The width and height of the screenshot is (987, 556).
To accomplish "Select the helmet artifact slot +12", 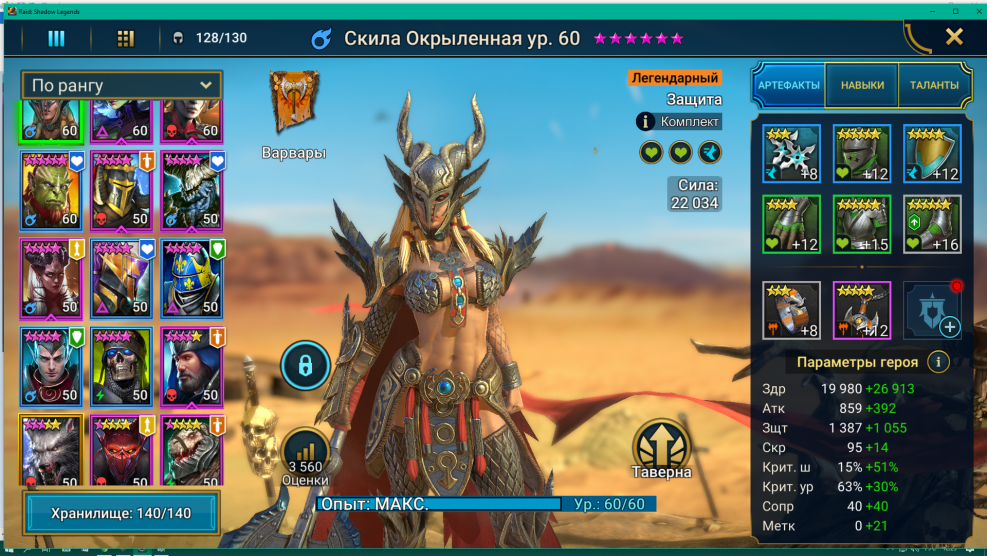I will (x=862, y=154).
